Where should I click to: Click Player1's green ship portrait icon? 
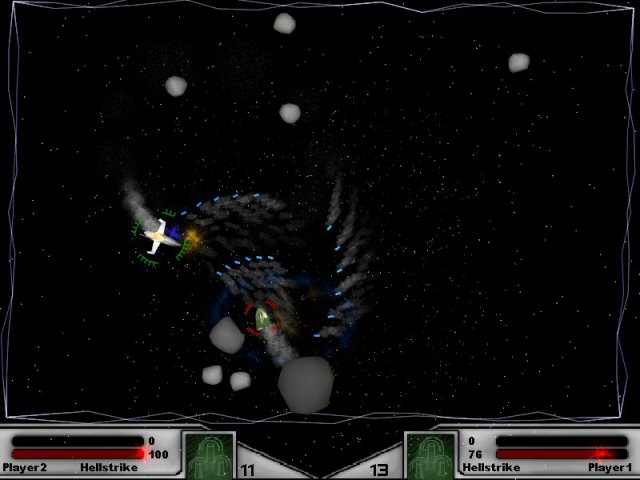pos(430,455)
